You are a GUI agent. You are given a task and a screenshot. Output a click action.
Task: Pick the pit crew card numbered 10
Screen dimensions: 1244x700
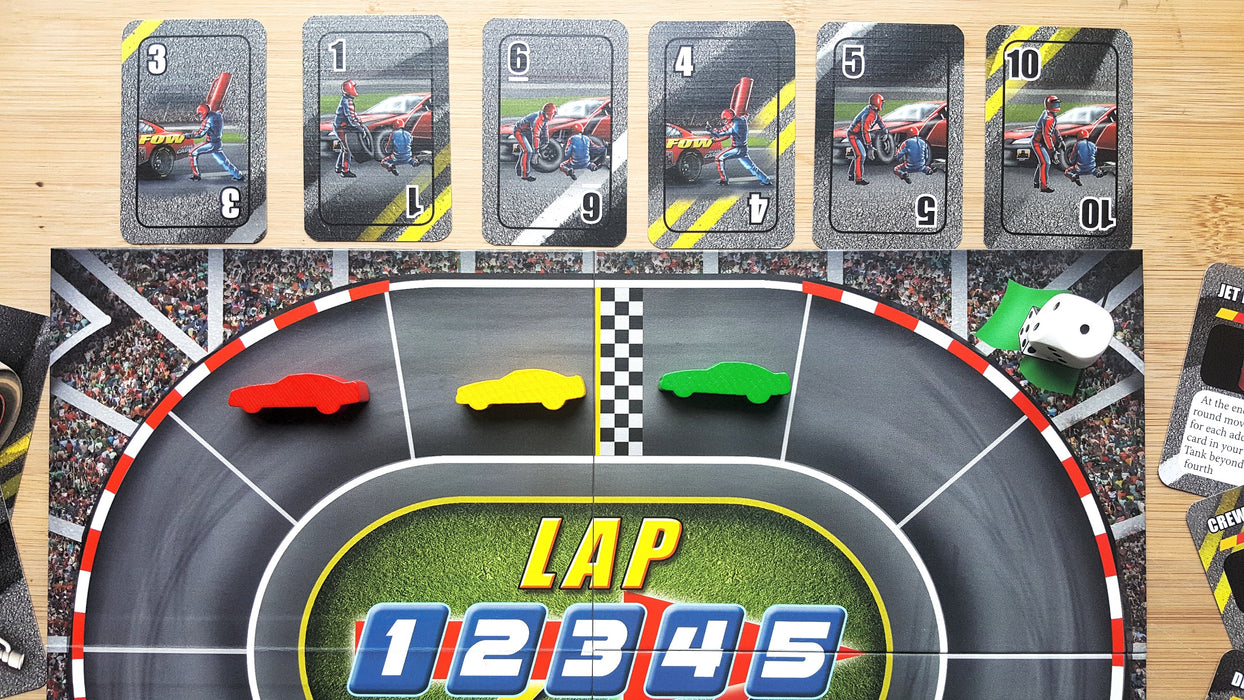(x=1058, y=137)
